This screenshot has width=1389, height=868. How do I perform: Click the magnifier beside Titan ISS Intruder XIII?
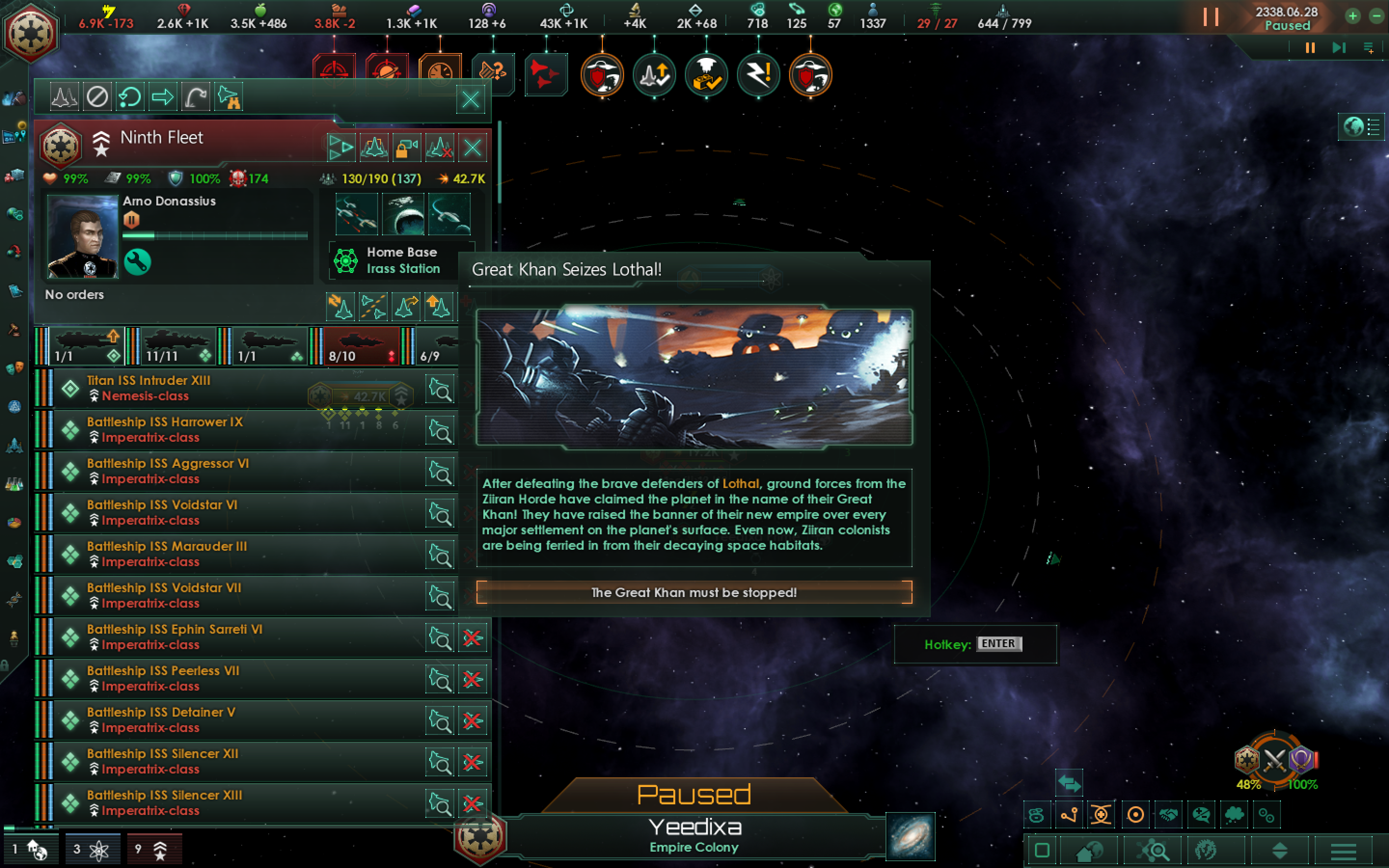440,389
